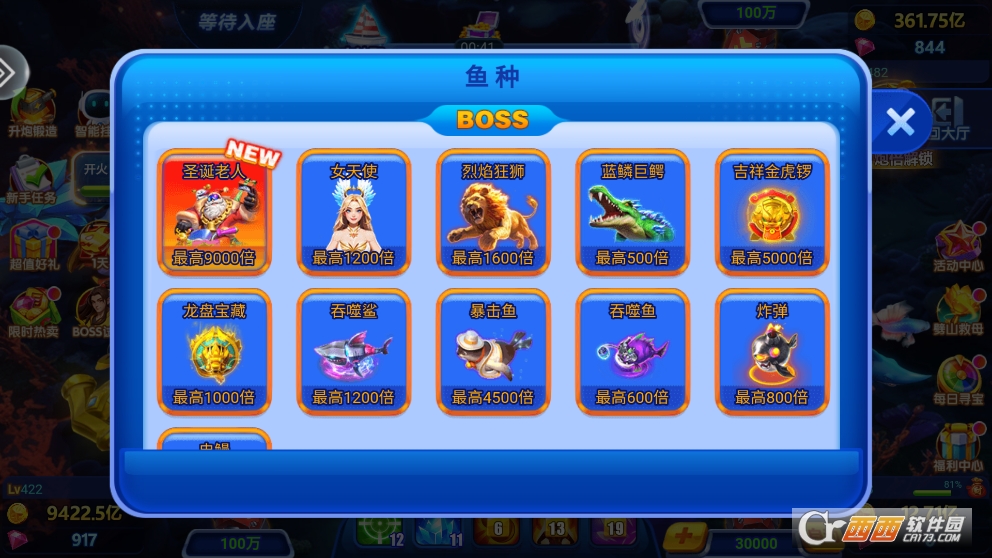Select the 圣诞老人 boss card
Viewport: 992px width, 558px height.
[x=214, y=212]
